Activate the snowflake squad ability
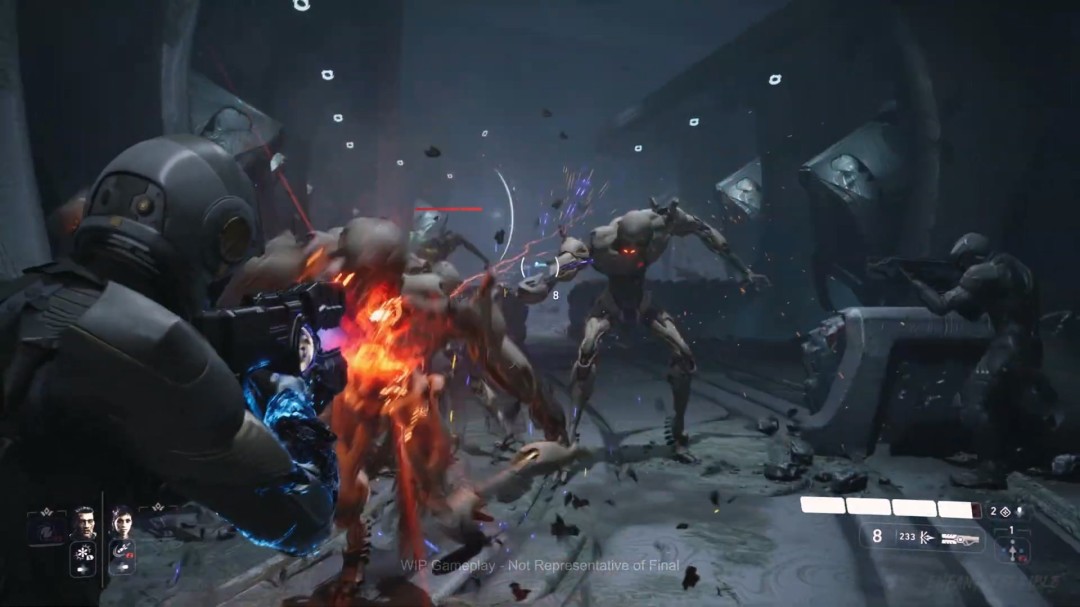The height and width of the screenshot is (607, 1080). [83, 555]
